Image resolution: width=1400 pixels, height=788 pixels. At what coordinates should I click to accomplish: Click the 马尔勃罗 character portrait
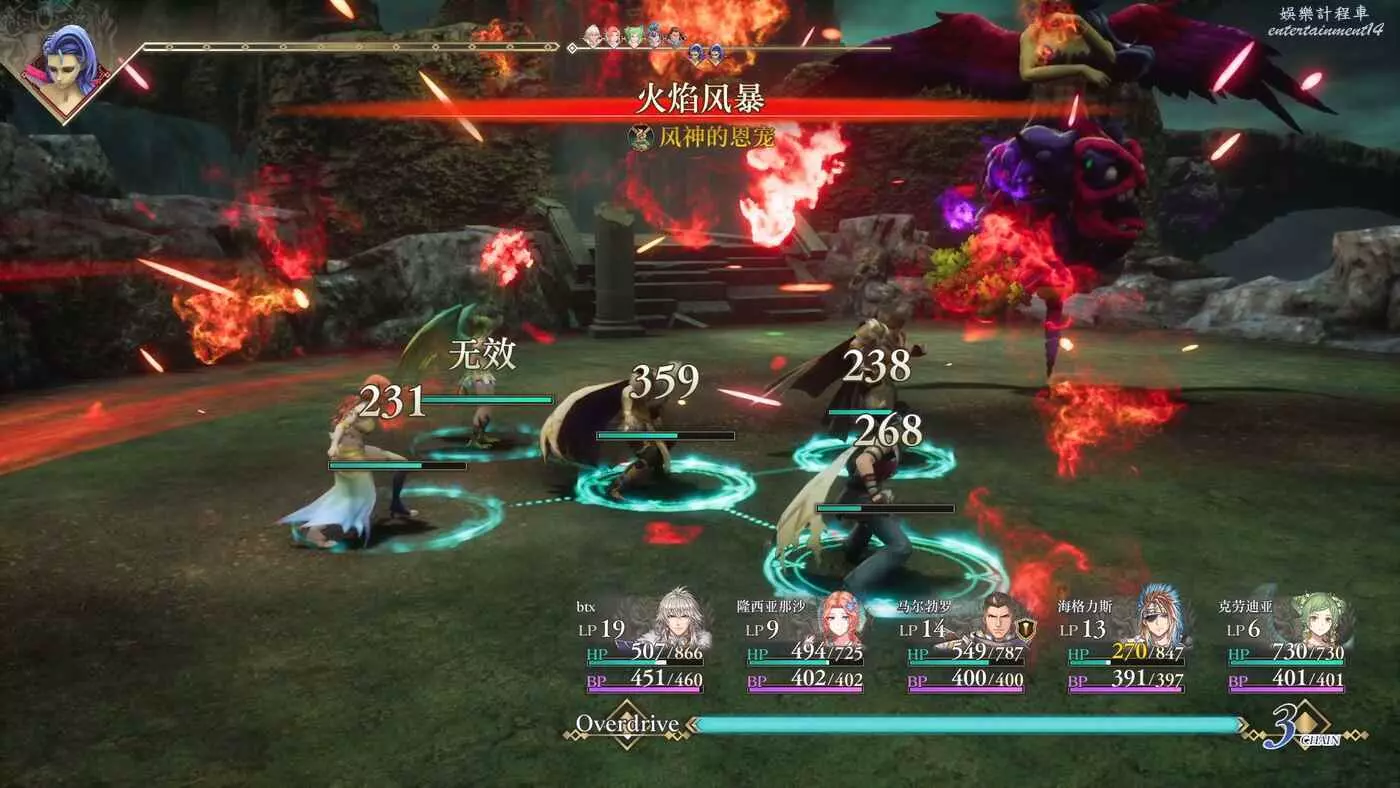coord(997,620)
